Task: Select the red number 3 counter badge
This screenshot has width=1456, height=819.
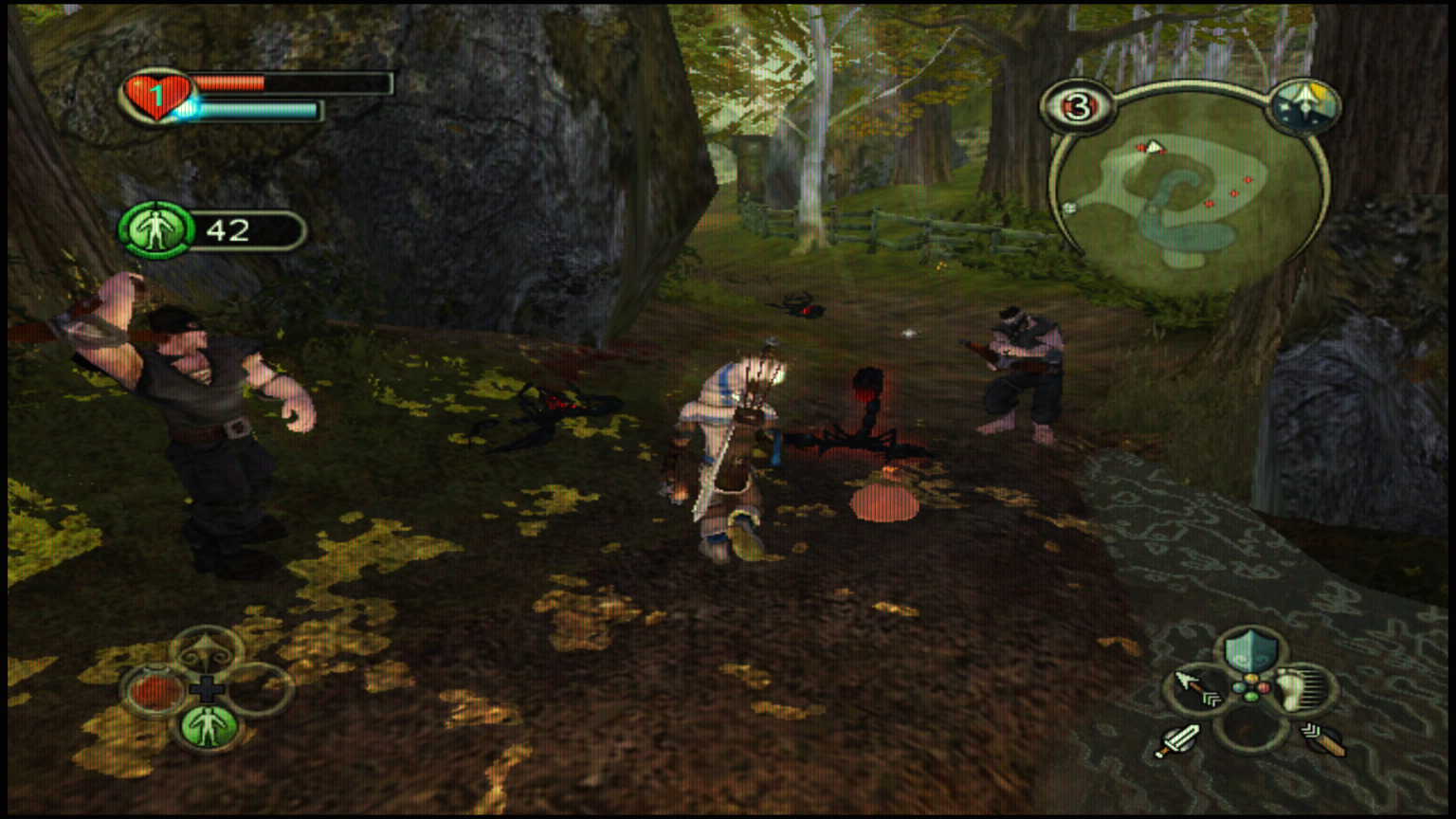Action: click(x=1078, y=107)
